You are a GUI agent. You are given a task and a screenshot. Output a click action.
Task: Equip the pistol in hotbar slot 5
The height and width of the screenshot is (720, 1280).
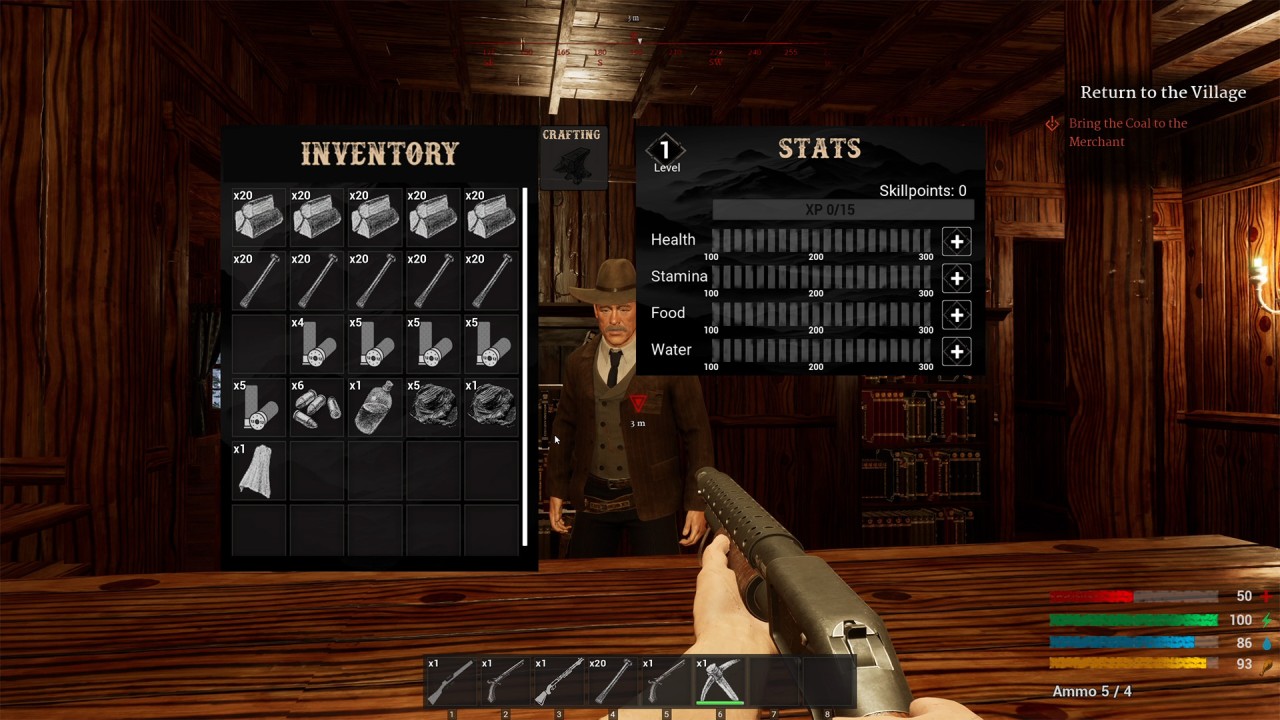click(666, 682)
